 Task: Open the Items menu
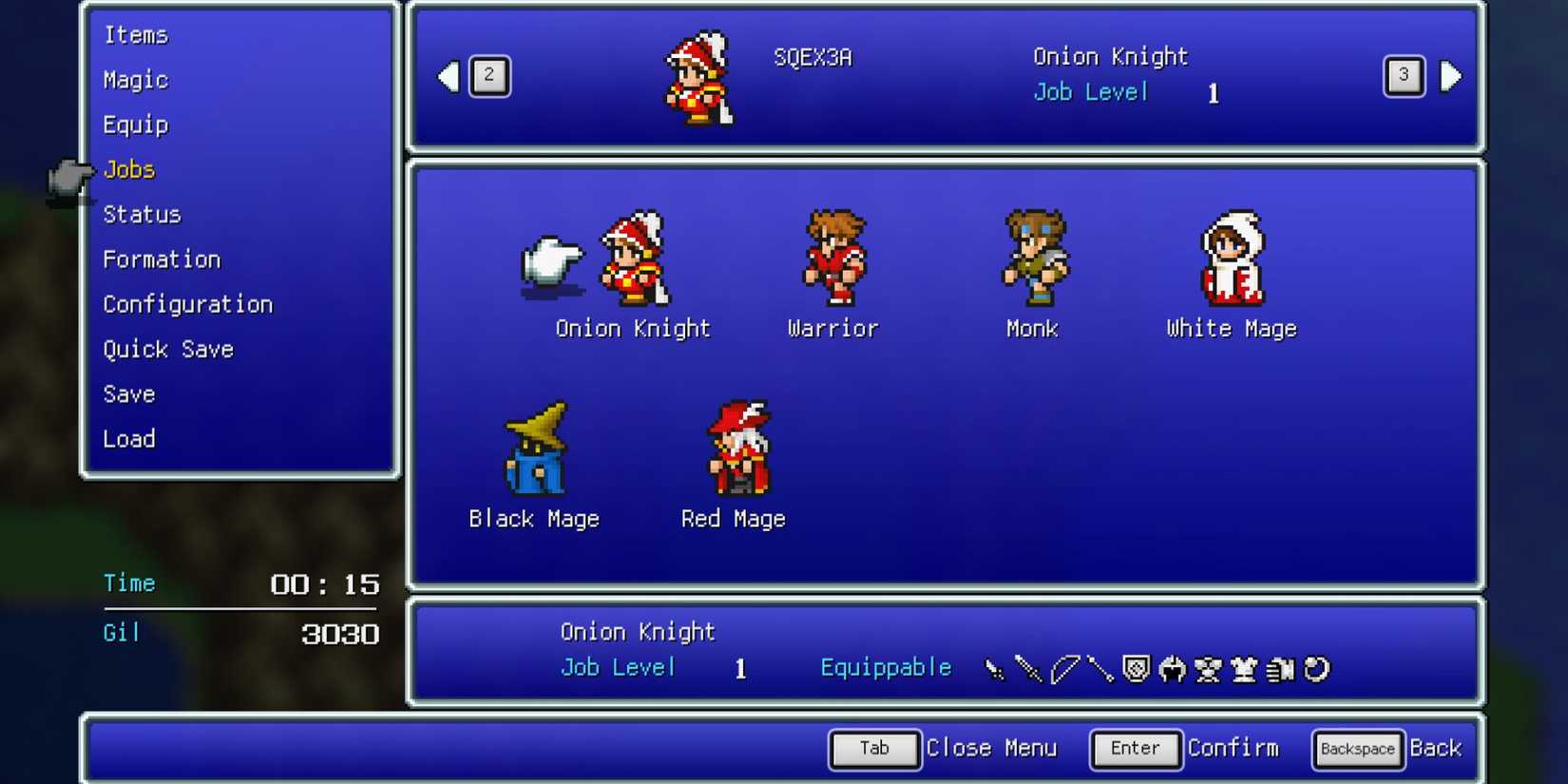pyautogui.click(x=137, y=34)
